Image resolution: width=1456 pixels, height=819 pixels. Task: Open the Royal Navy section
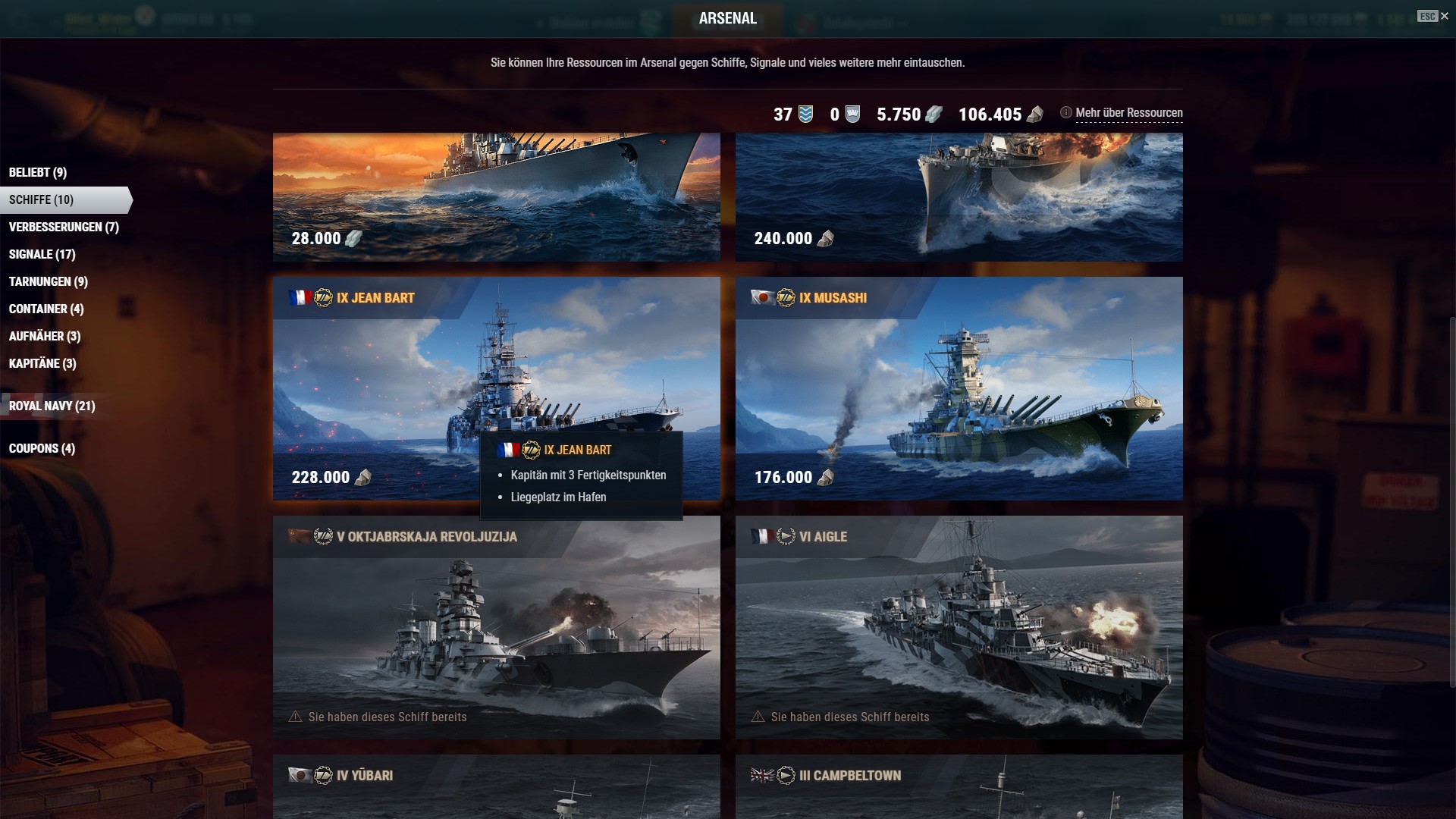tap(51, 406)
